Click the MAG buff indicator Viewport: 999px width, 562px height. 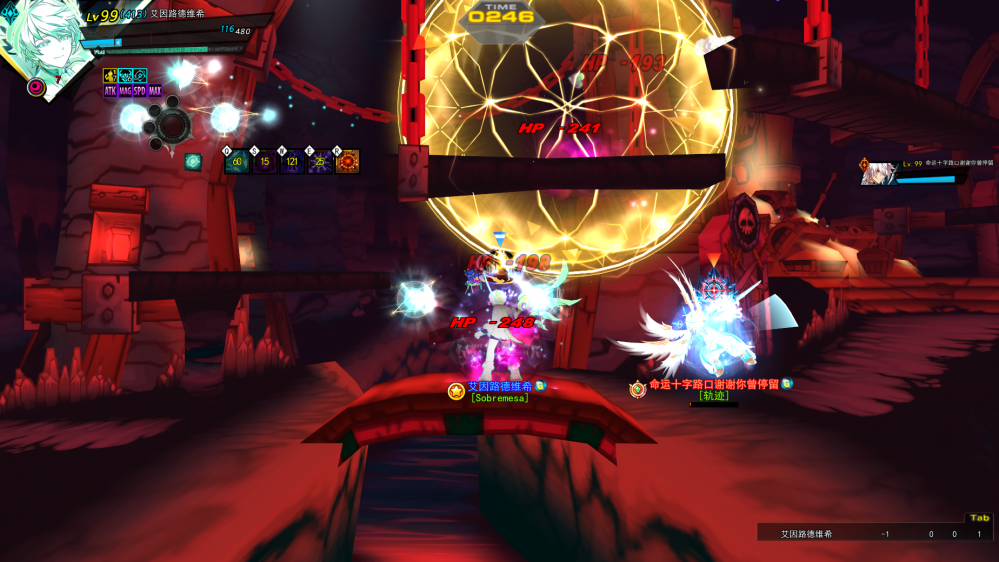(125, 91)
